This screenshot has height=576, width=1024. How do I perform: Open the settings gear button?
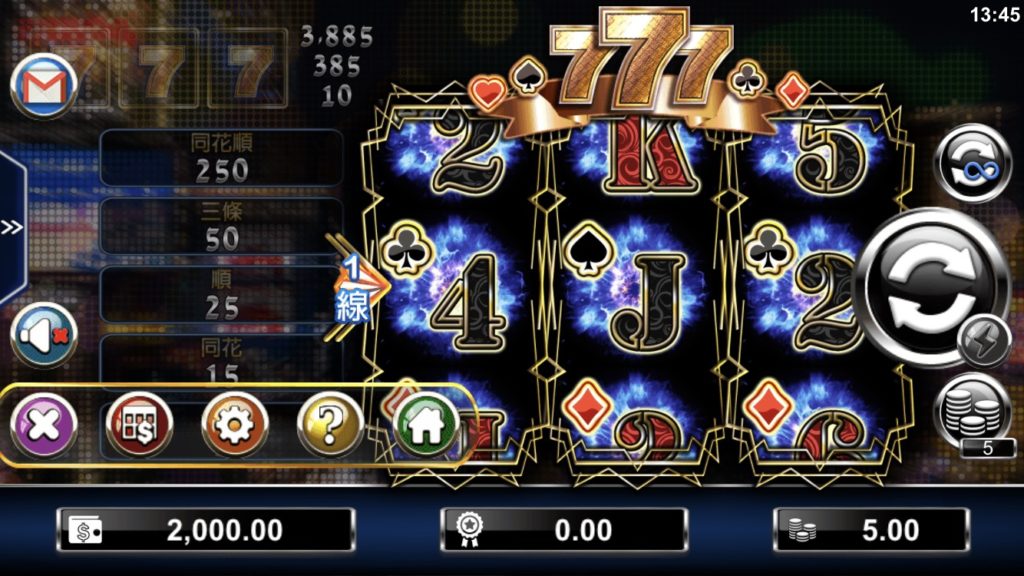[x=234, y=426]
